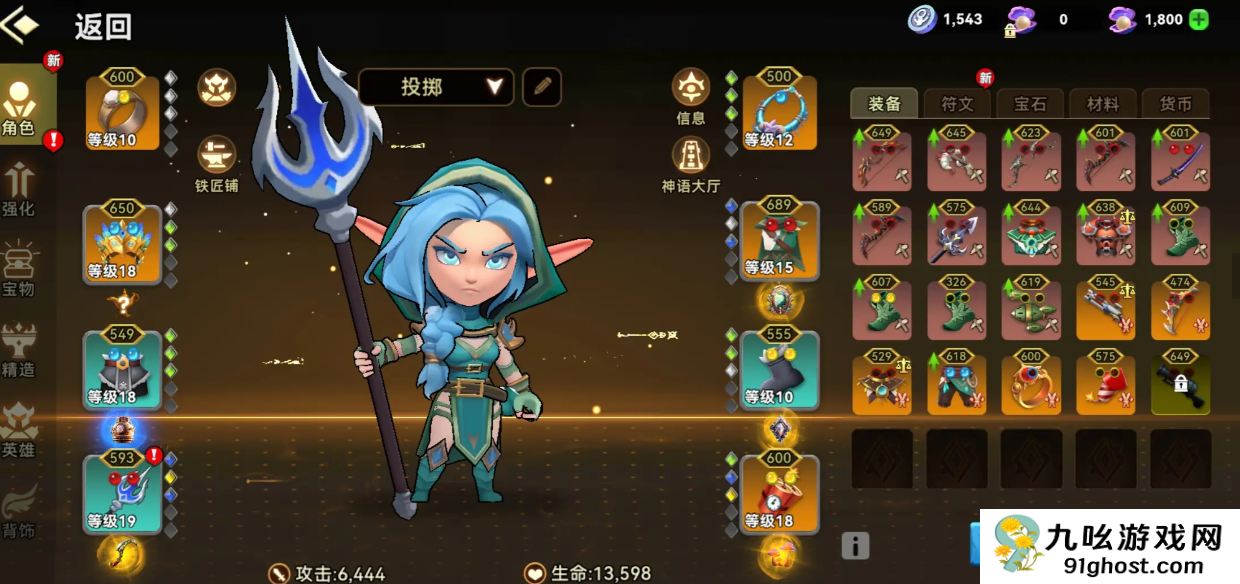This screenshot has width=1240, height=584.
Task: Open the 信息 info panel
Action: [691, 96]
